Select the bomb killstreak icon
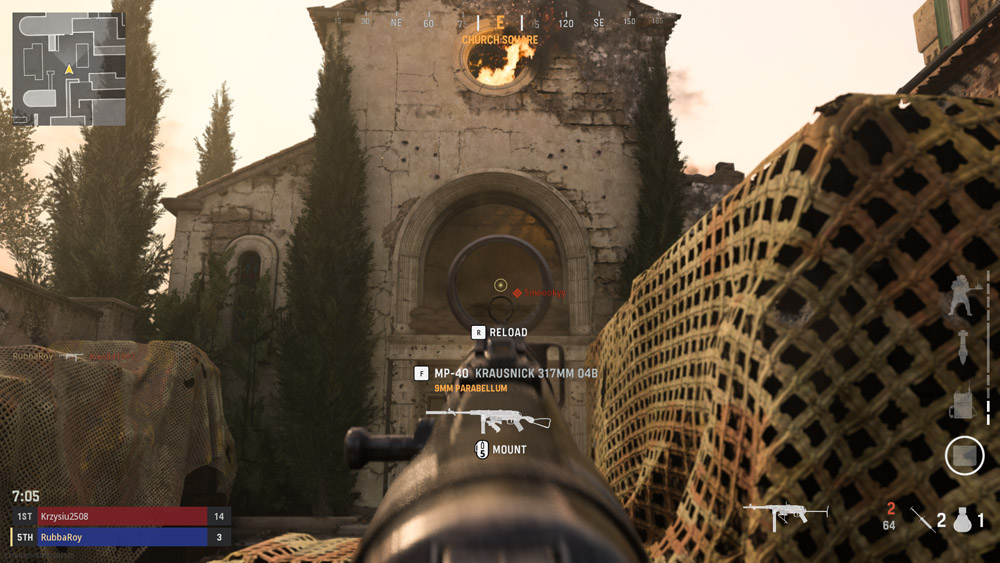1000x563 pixels. click(963, 346)
